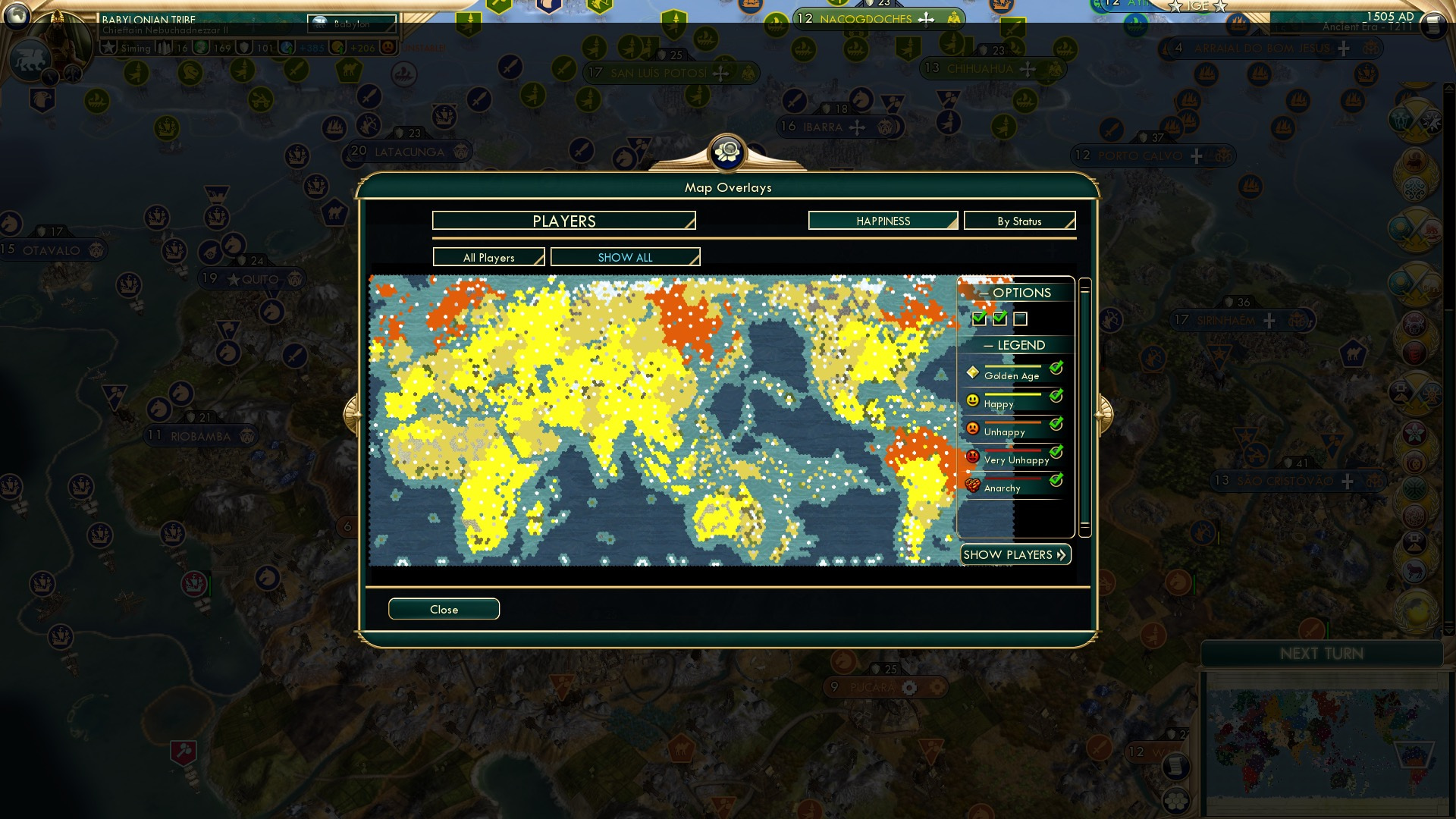This screenshot has height=819, width=1456.
Task: Close the Map Overlays dialog
Action: 444,609
